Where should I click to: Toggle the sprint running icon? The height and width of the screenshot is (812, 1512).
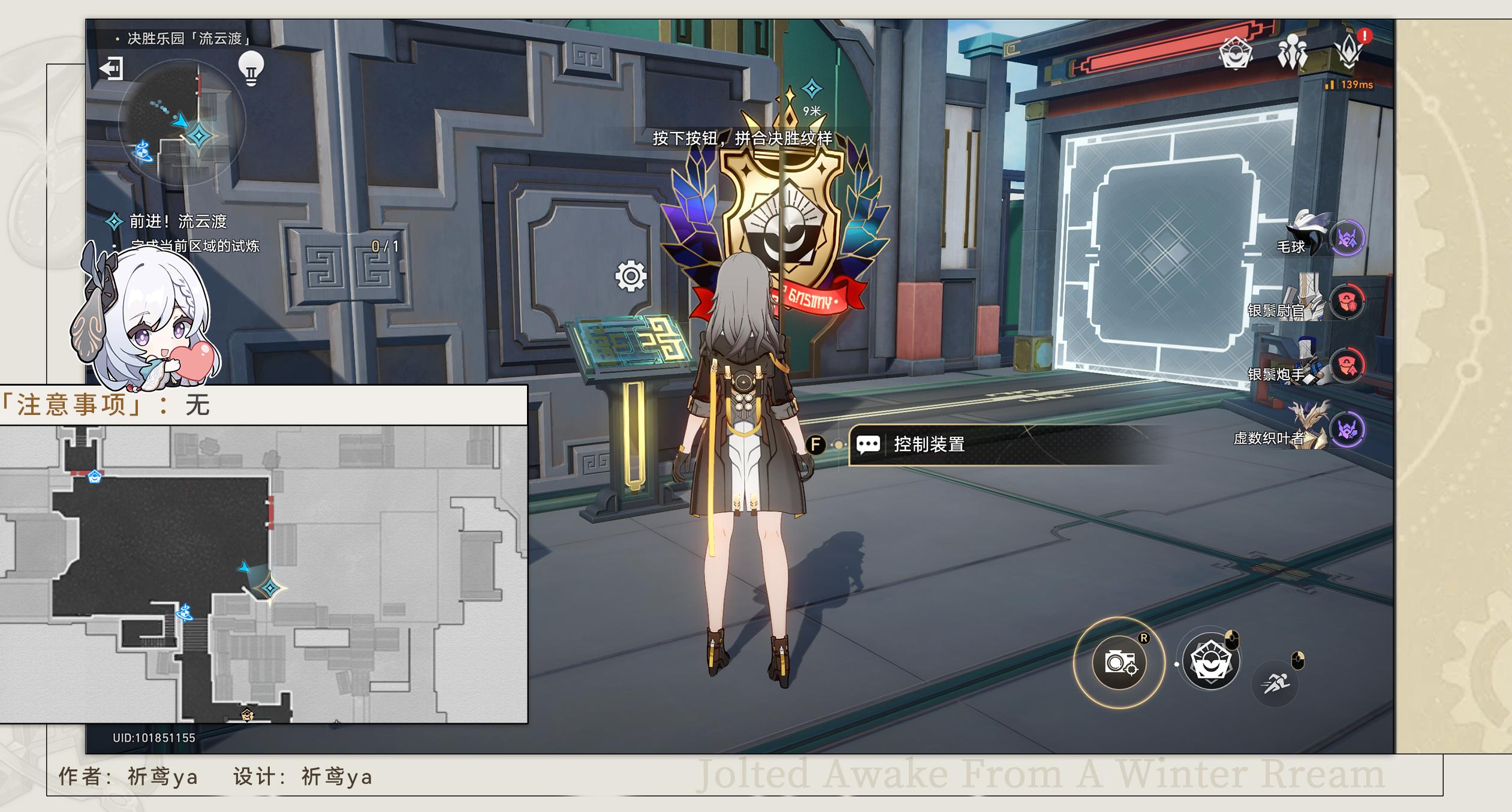1275,683
